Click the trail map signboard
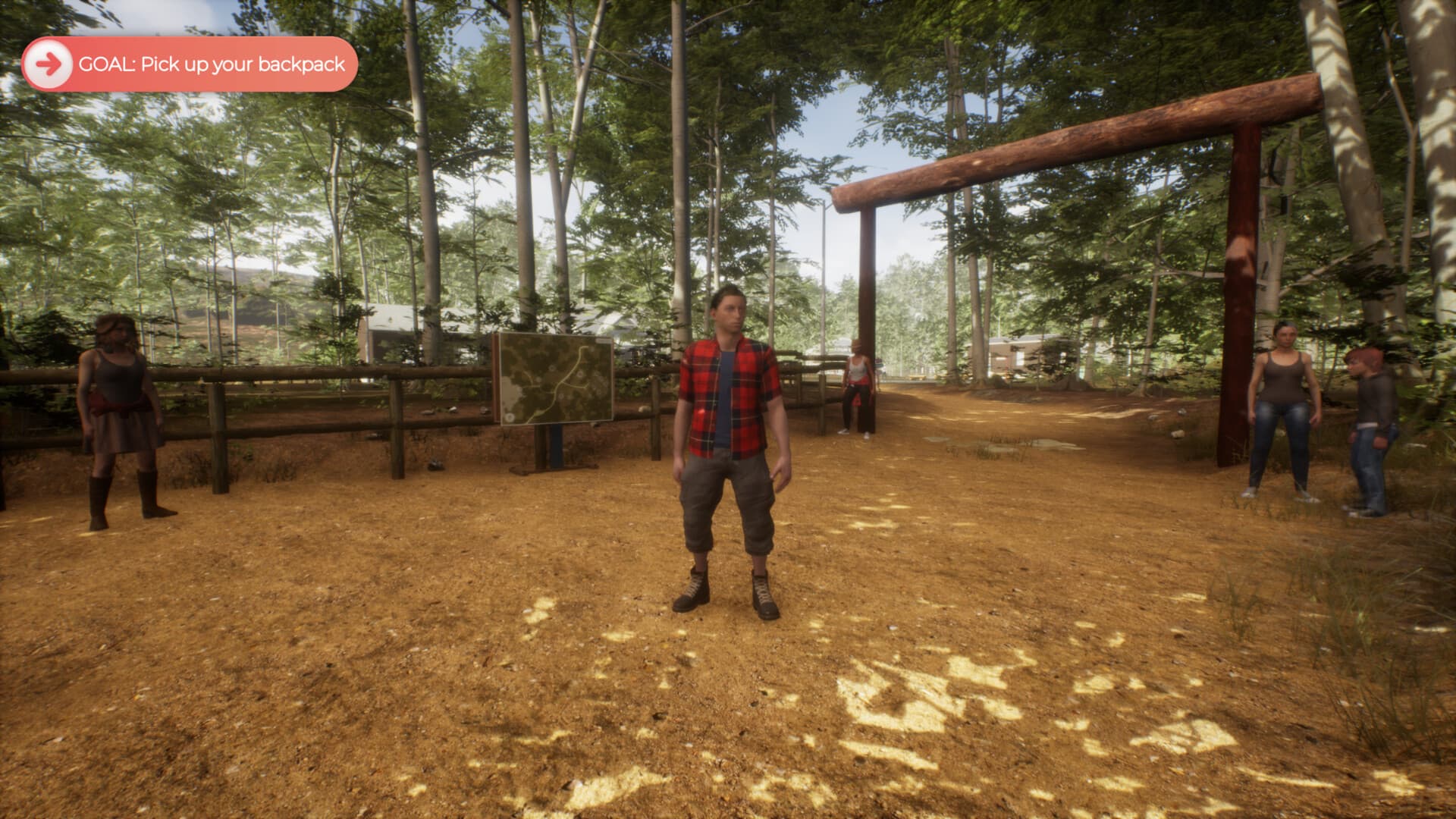The height and width of the screenshot is (819, 1456). pyautogui.click(x=556, y=379)
